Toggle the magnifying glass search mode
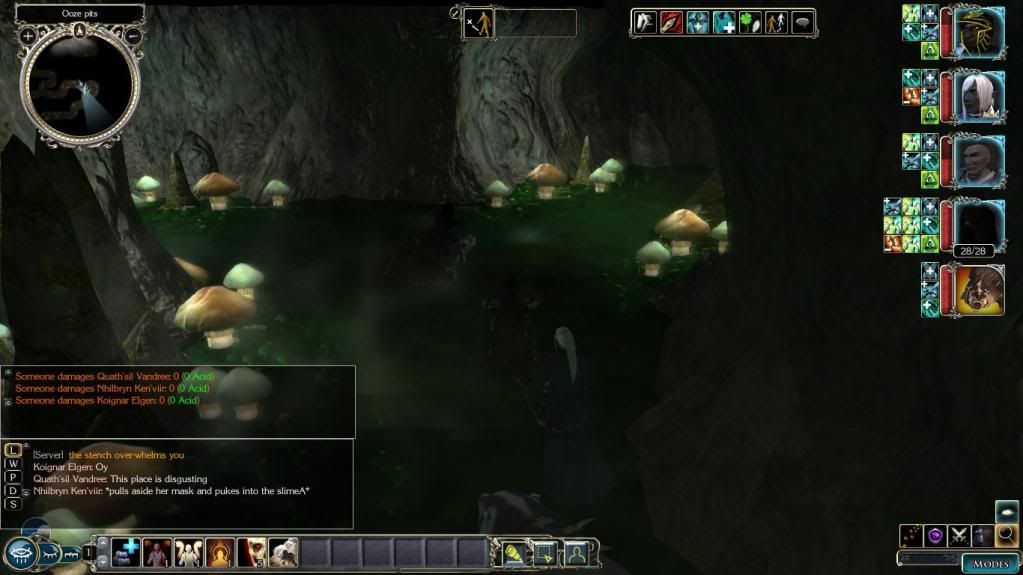 (x=1006, y=535)
